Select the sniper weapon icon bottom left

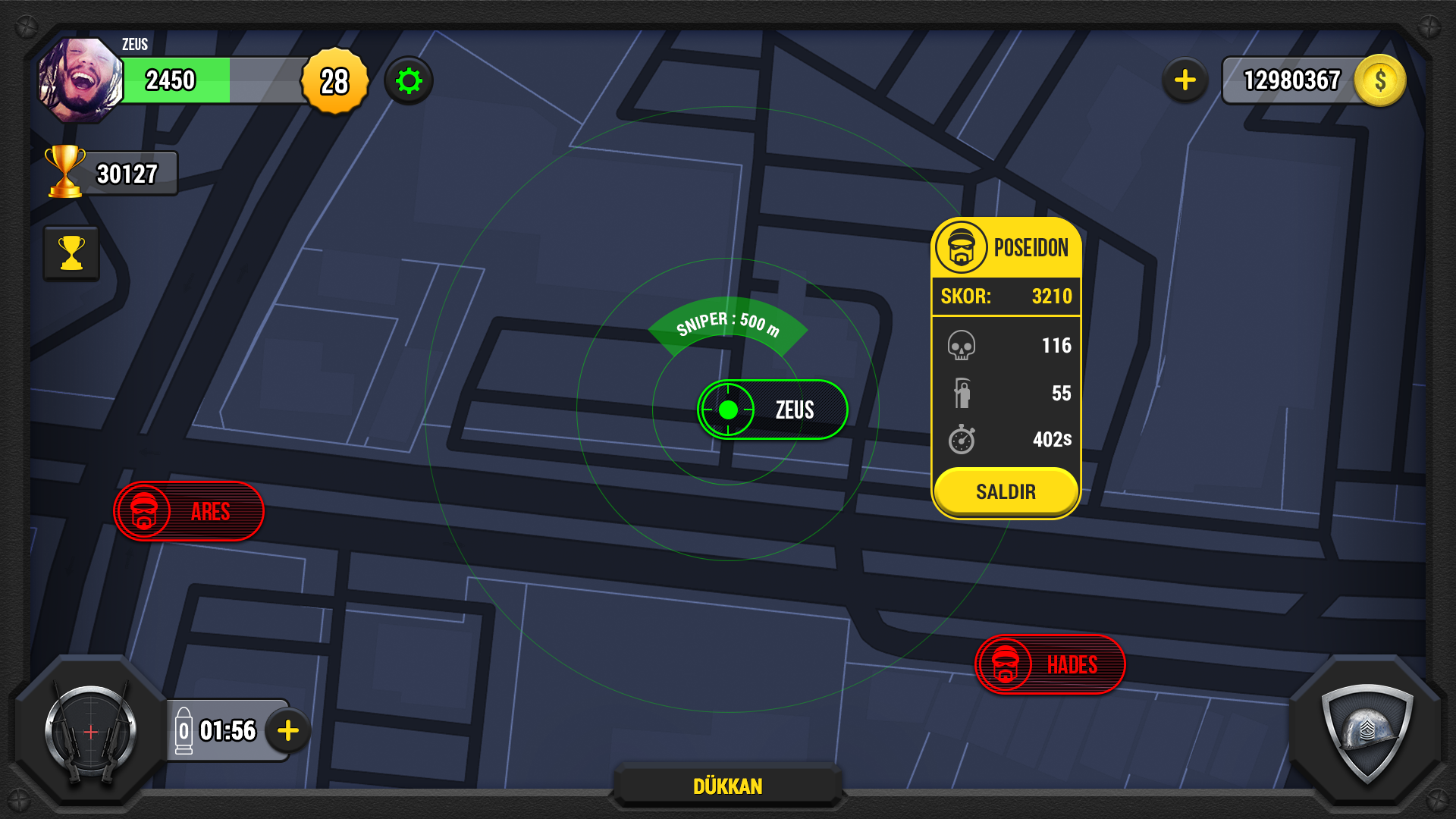tap(90, 730)
